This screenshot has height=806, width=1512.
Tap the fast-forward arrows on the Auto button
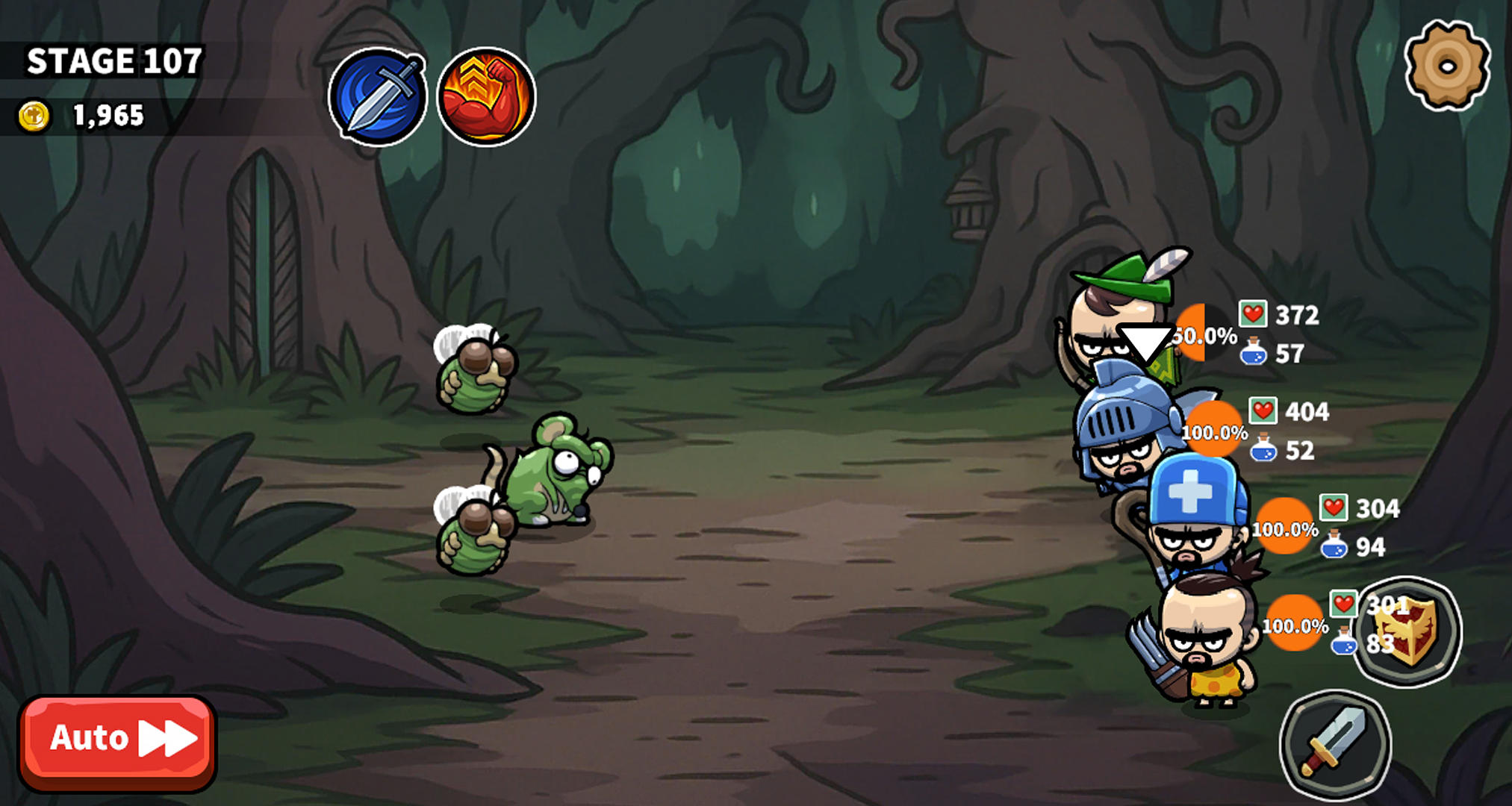point(165,739)
